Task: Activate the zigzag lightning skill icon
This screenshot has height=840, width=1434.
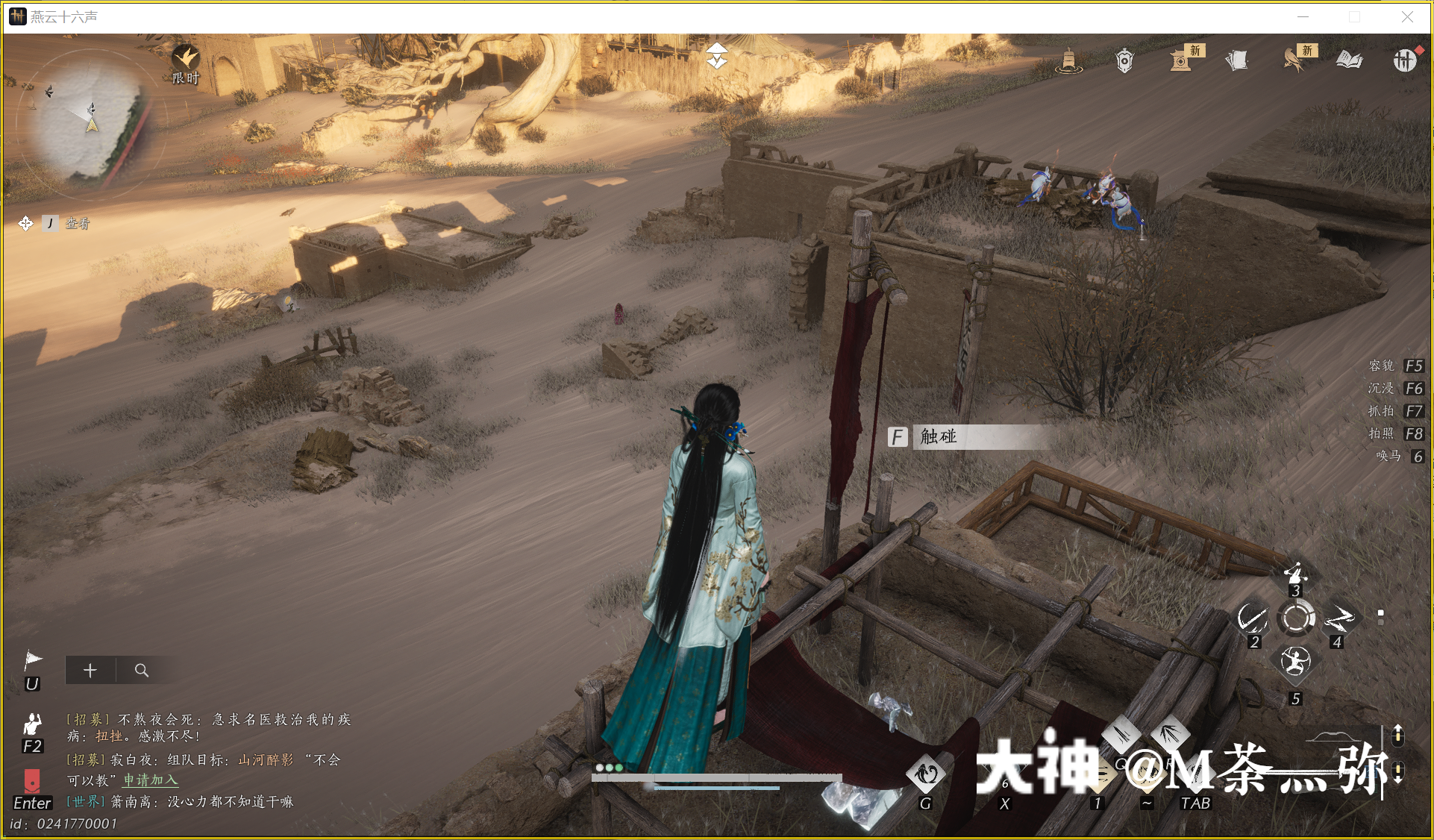Action: click(x=1339, y=618)
